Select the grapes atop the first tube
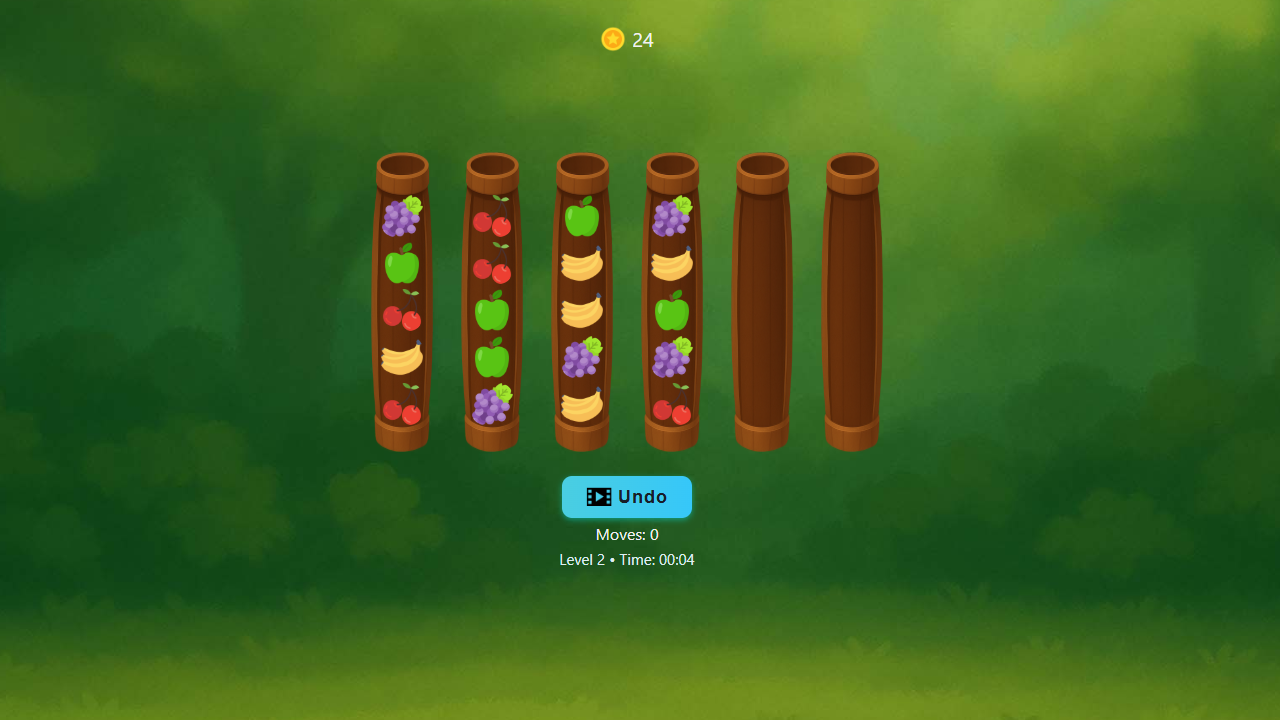Screen dimensions: 1280x720 point(402,215)
